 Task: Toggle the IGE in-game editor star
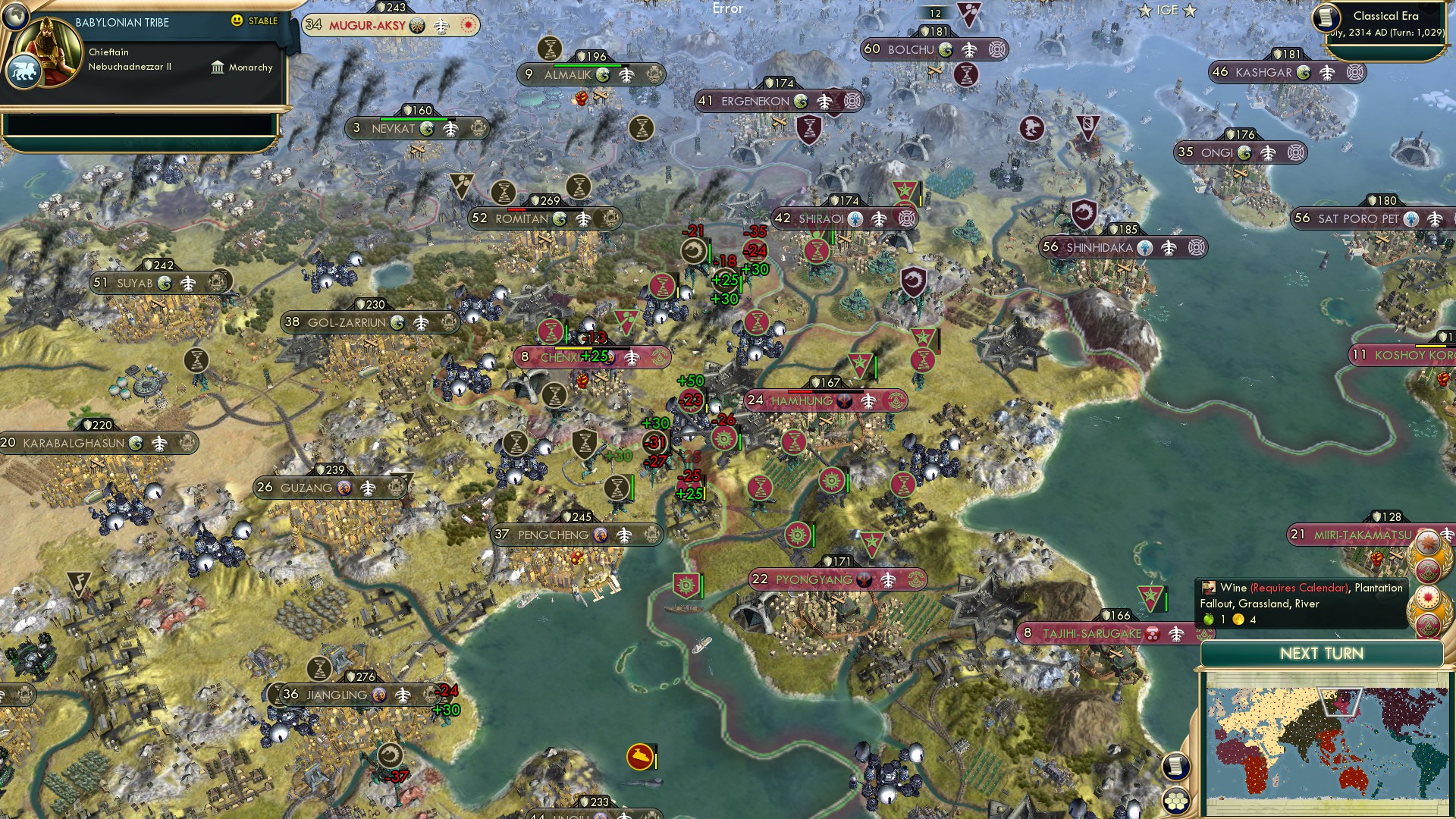[1145, 11]
